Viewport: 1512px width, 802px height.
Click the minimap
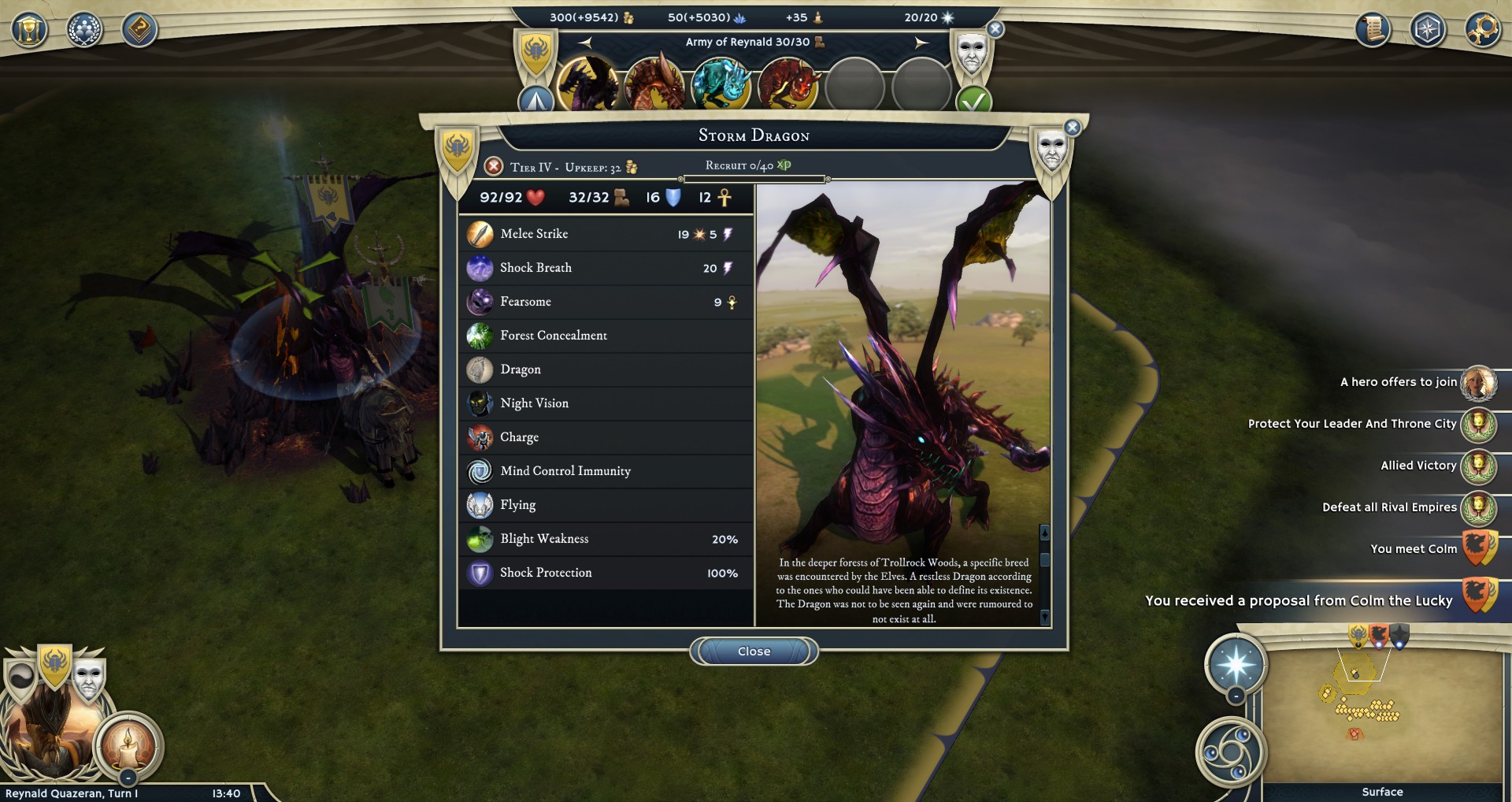click(1382, 713)
